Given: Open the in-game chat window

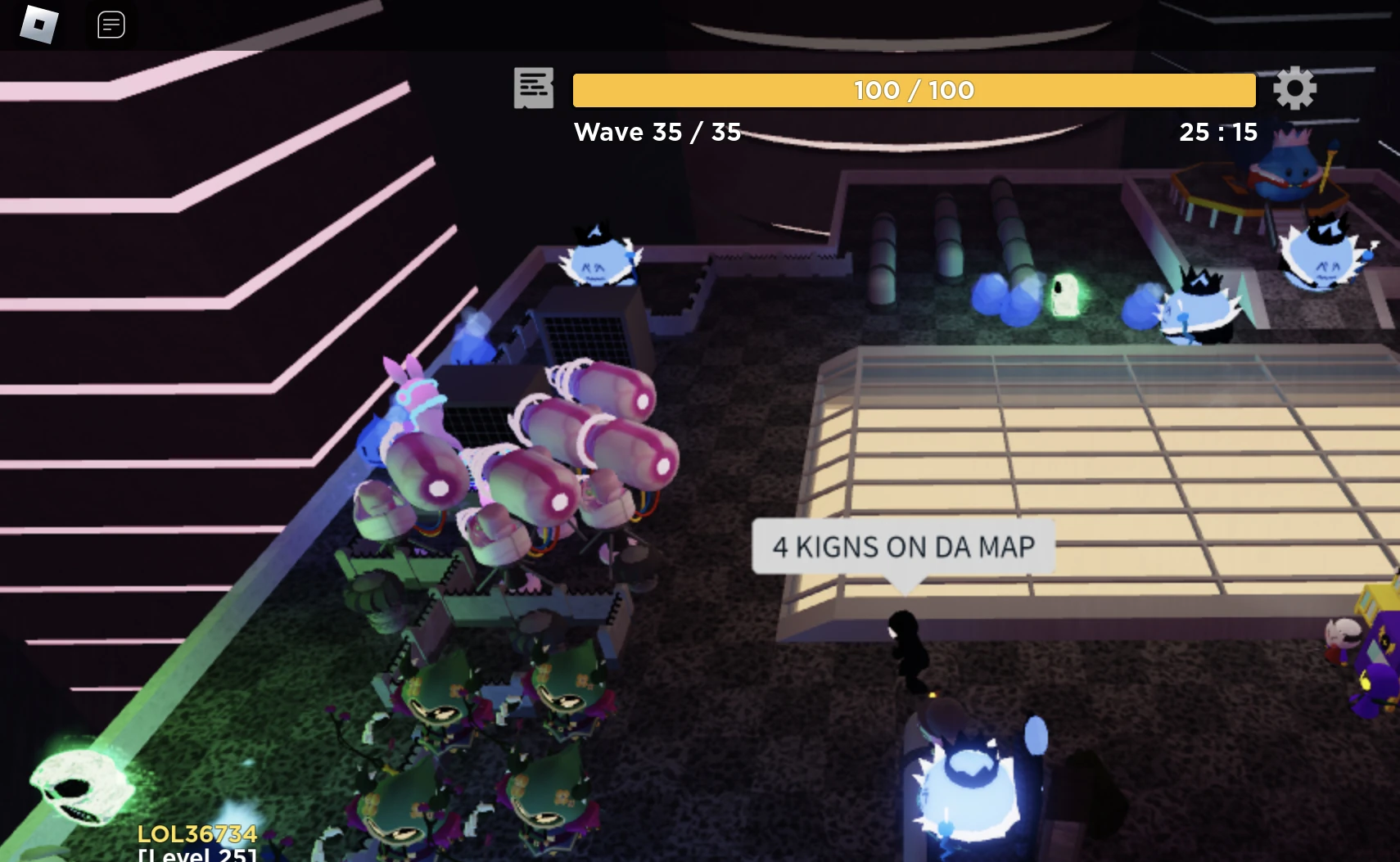Looking at the screenshot, I should pos(111,25).
